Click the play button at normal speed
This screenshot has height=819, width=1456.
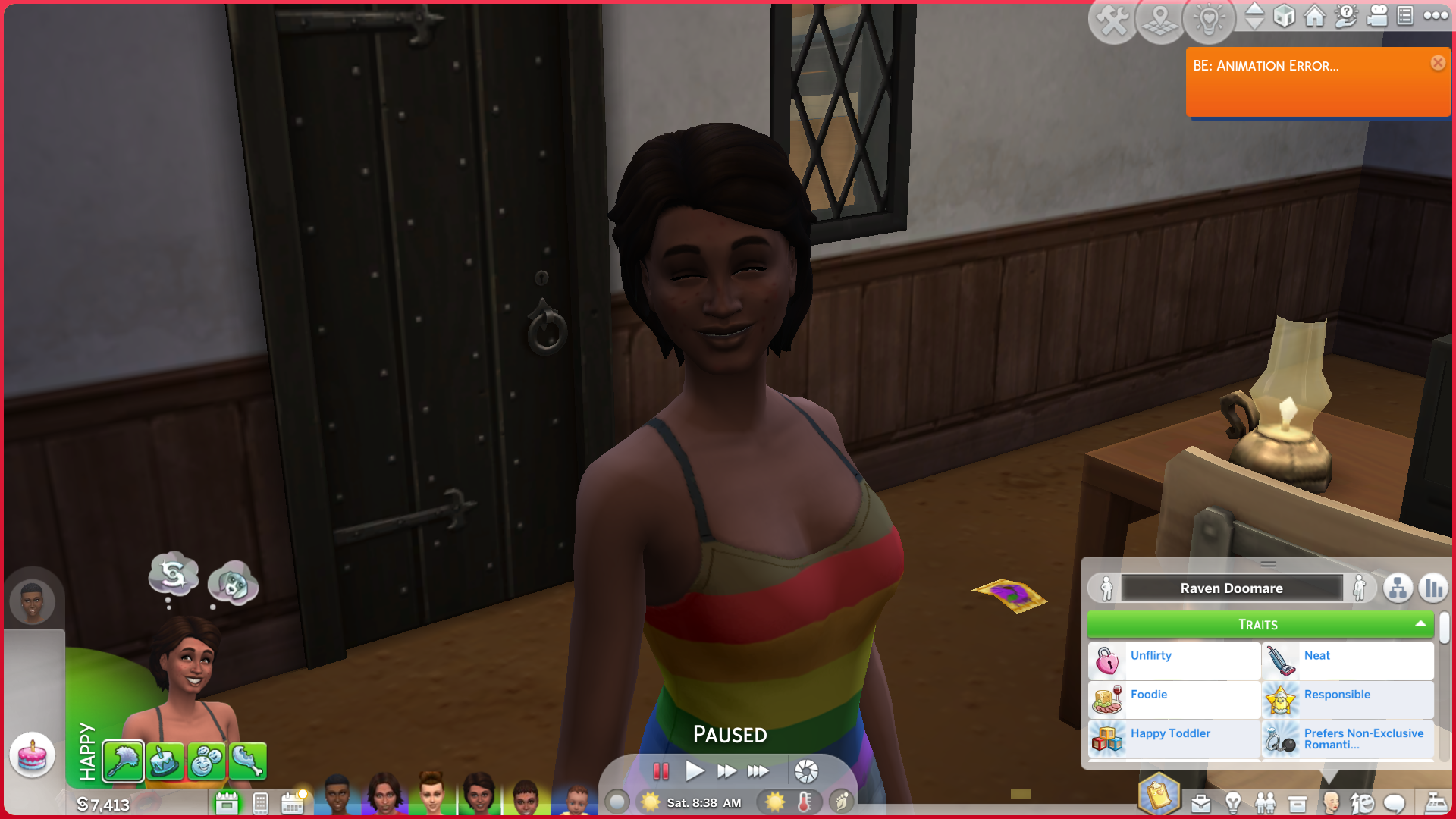point(694,772)
